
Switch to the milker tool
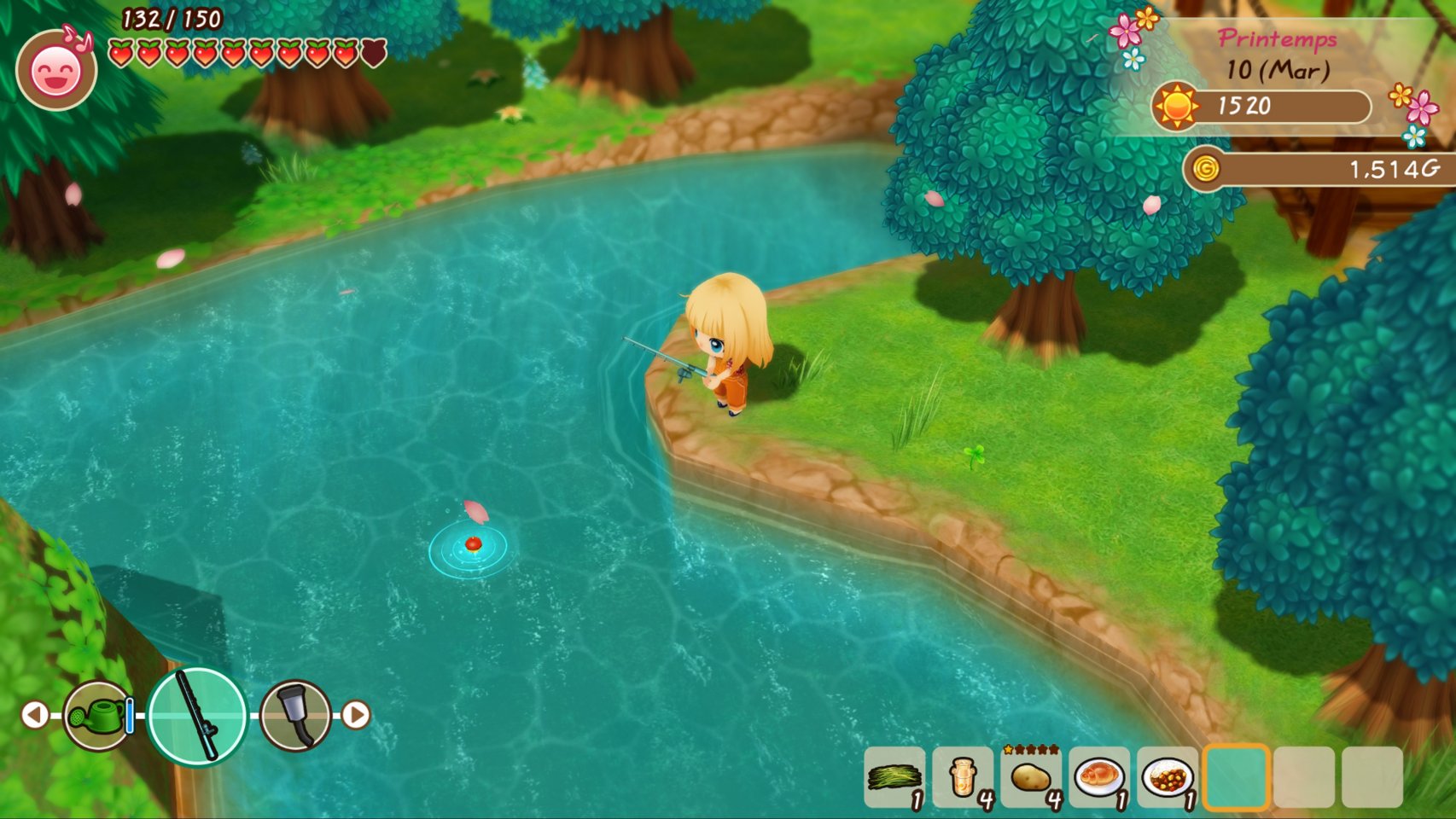click(295, 715)
